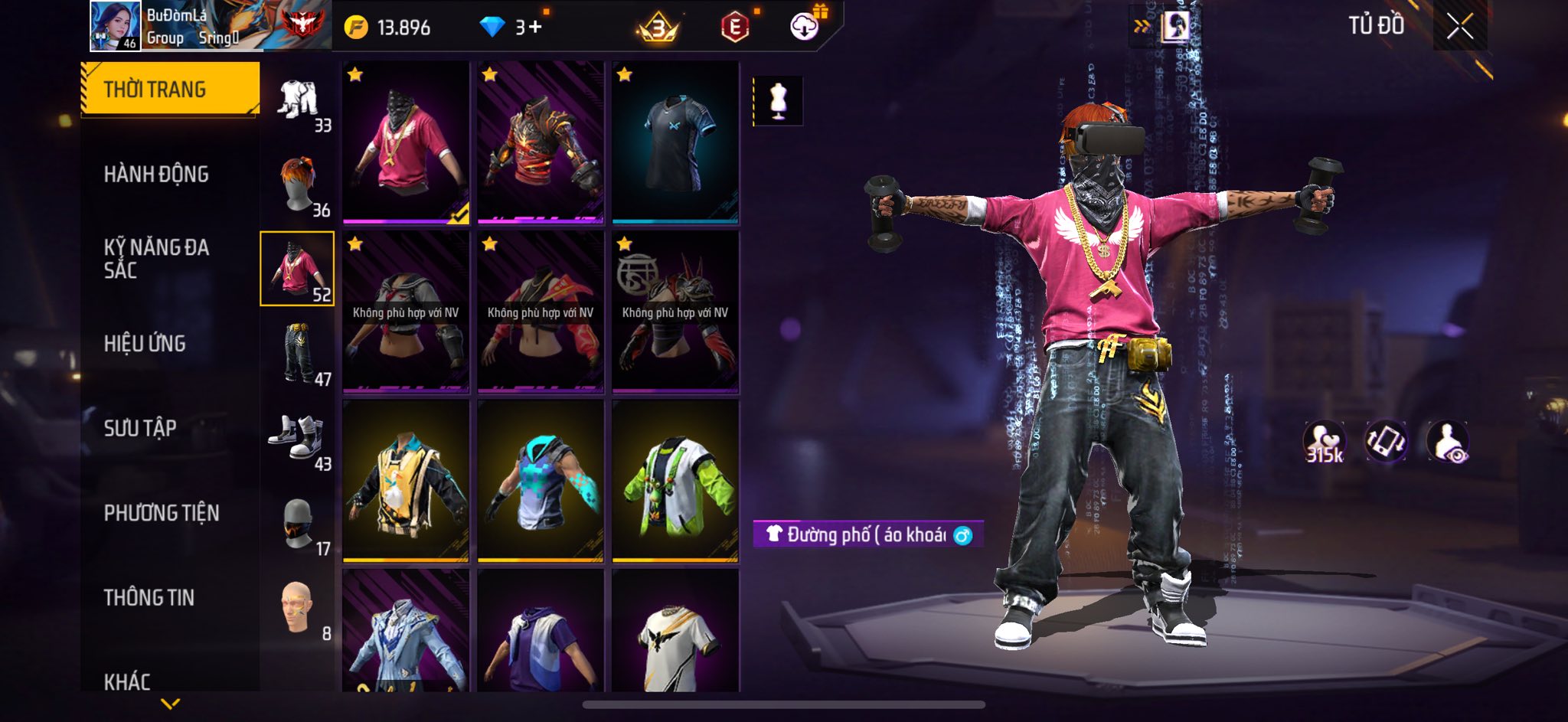
Task: Open the THỜI TRANG fashion tab
Action: [x=170, y=90]
